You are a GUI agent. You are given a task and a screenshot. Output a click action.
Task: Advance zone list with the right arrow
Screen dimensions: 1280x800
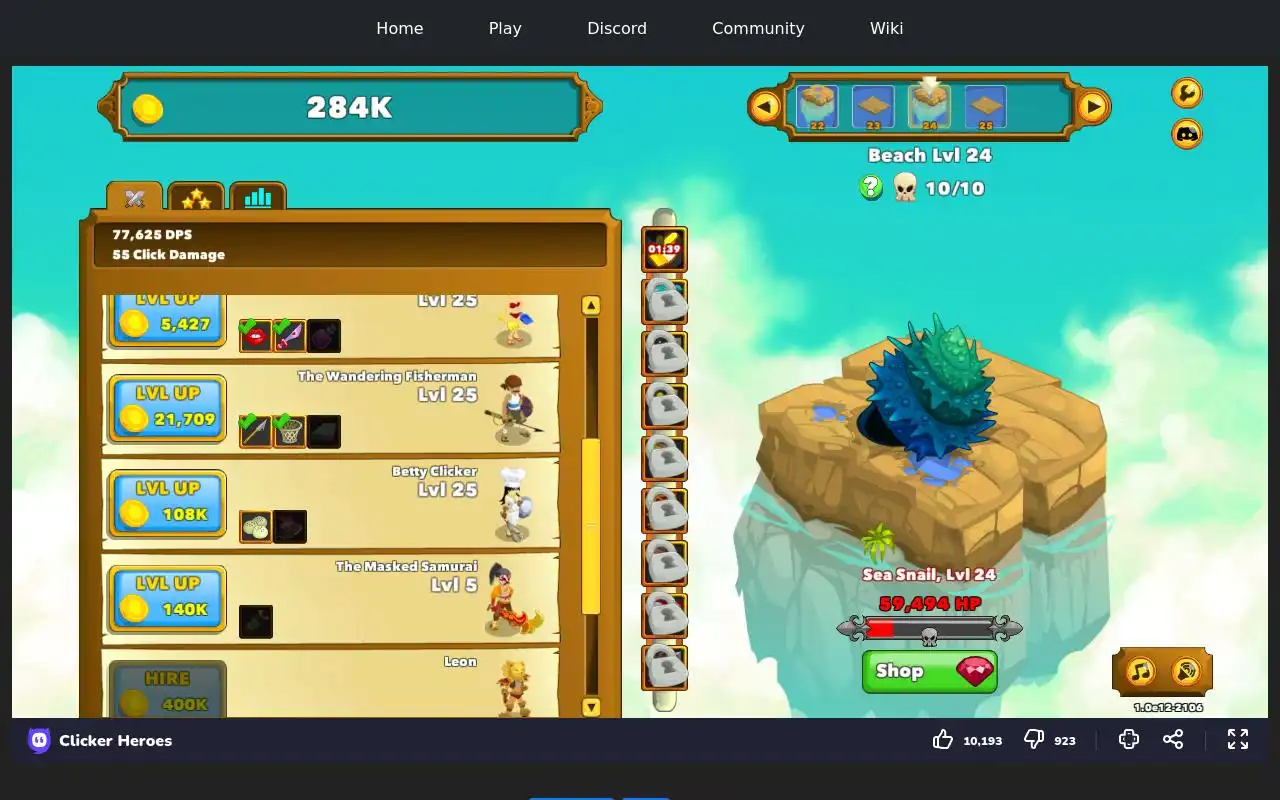1093,106
